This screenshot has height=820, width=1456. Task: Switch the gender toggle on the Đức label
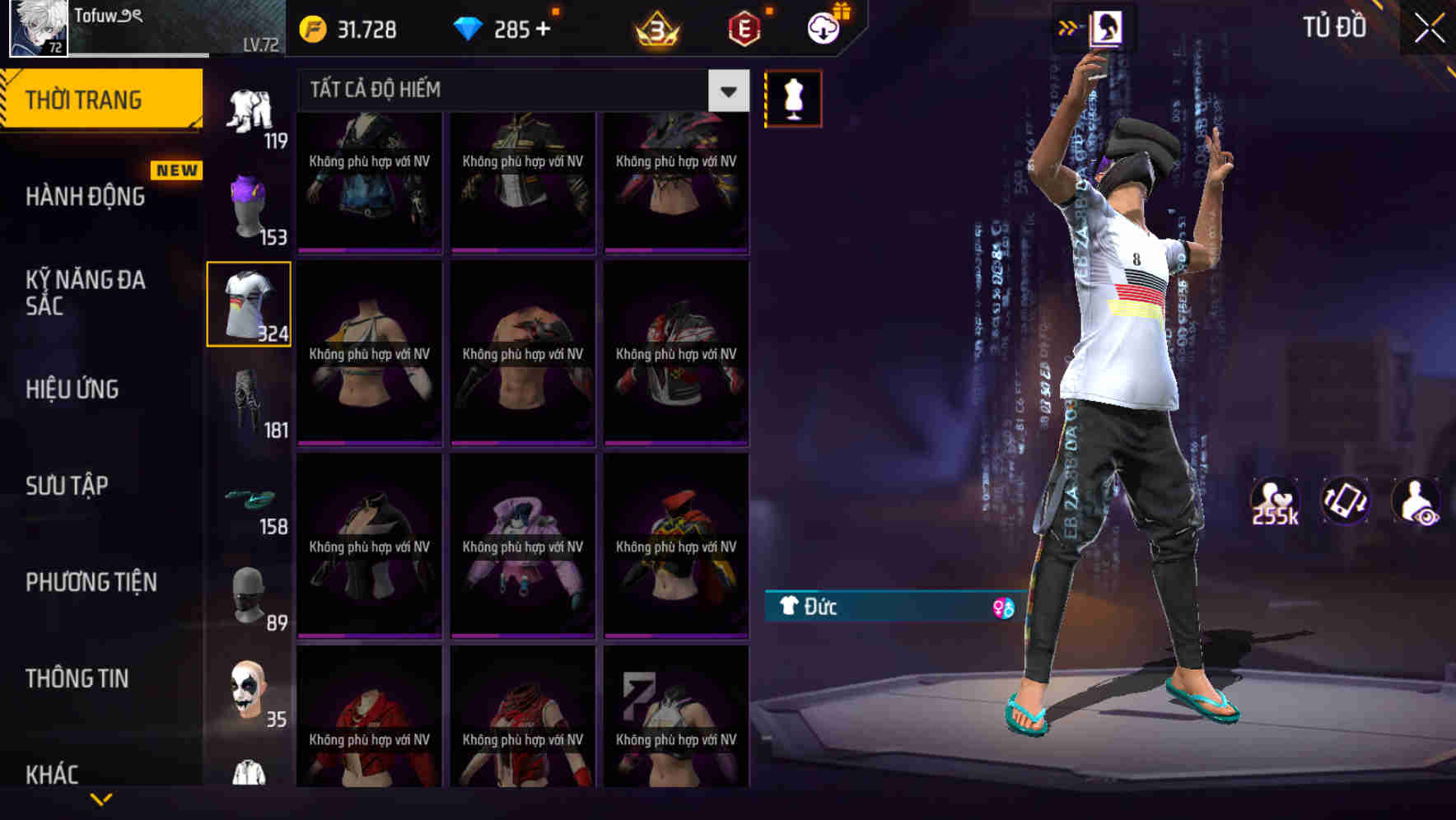coord(1001,608)
